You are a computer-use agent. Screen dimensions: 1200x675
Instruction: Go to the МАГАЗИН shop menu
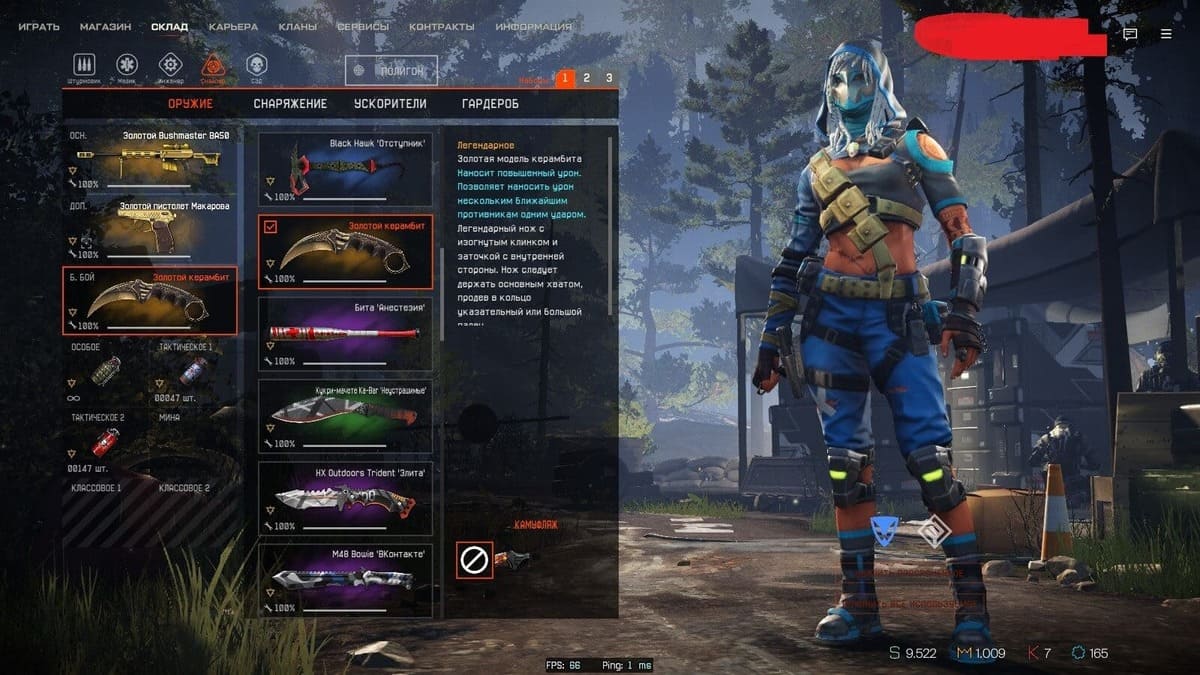pyautogui.click(x=105, y=27)
